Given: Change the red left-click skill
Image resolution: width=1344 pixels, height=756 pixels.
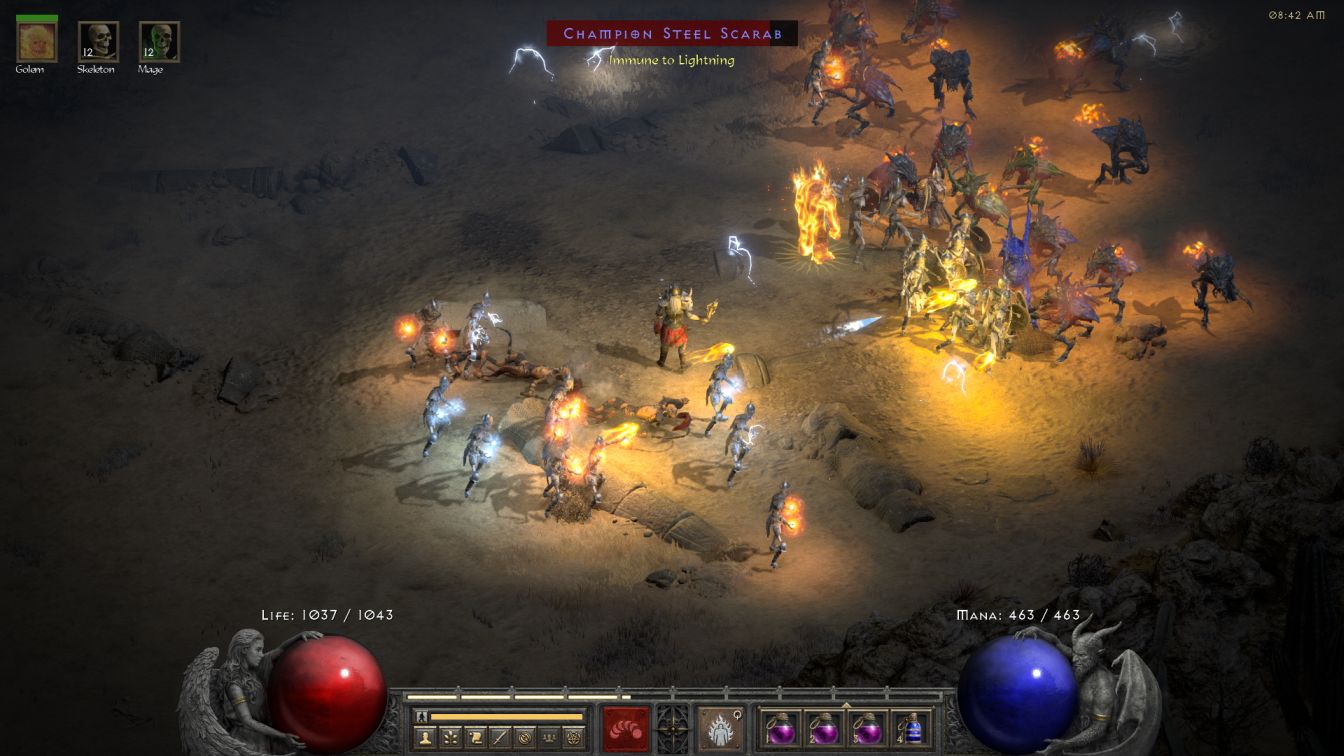Looking at the screenshot, I should tap(626, 728).
